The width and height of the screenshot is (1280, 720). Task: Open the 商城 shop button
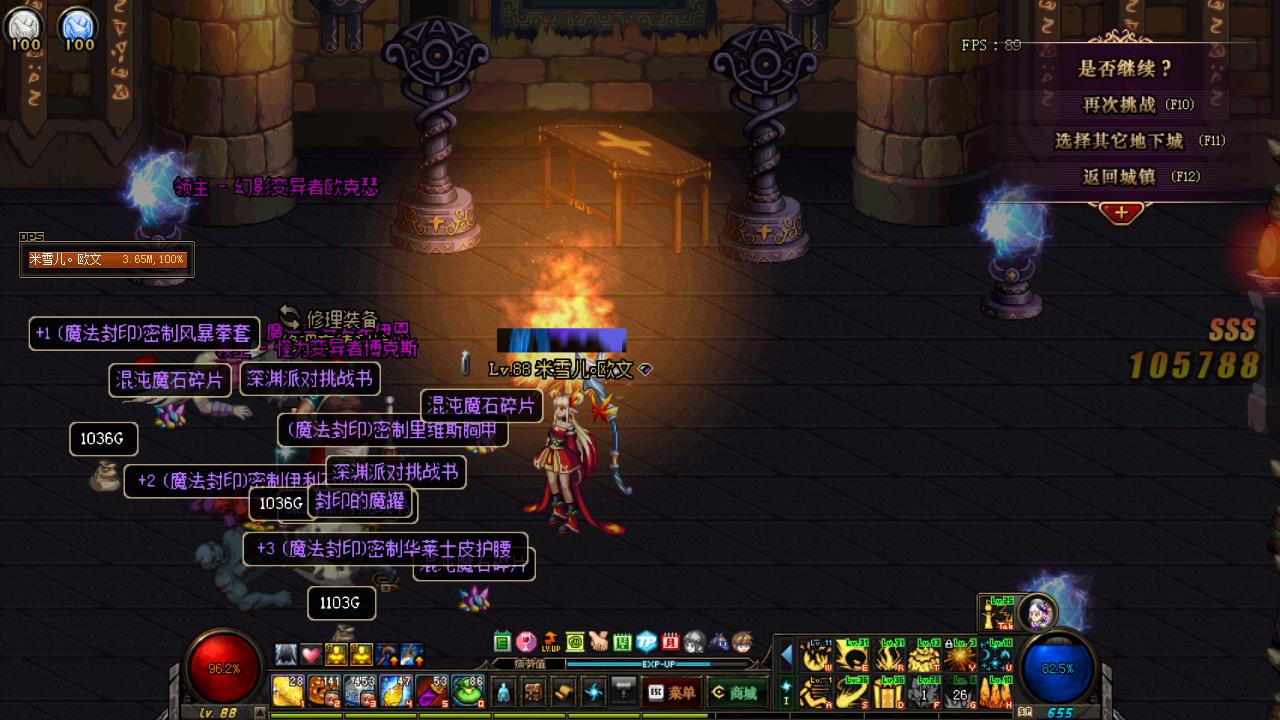click(x=734, y=692)
